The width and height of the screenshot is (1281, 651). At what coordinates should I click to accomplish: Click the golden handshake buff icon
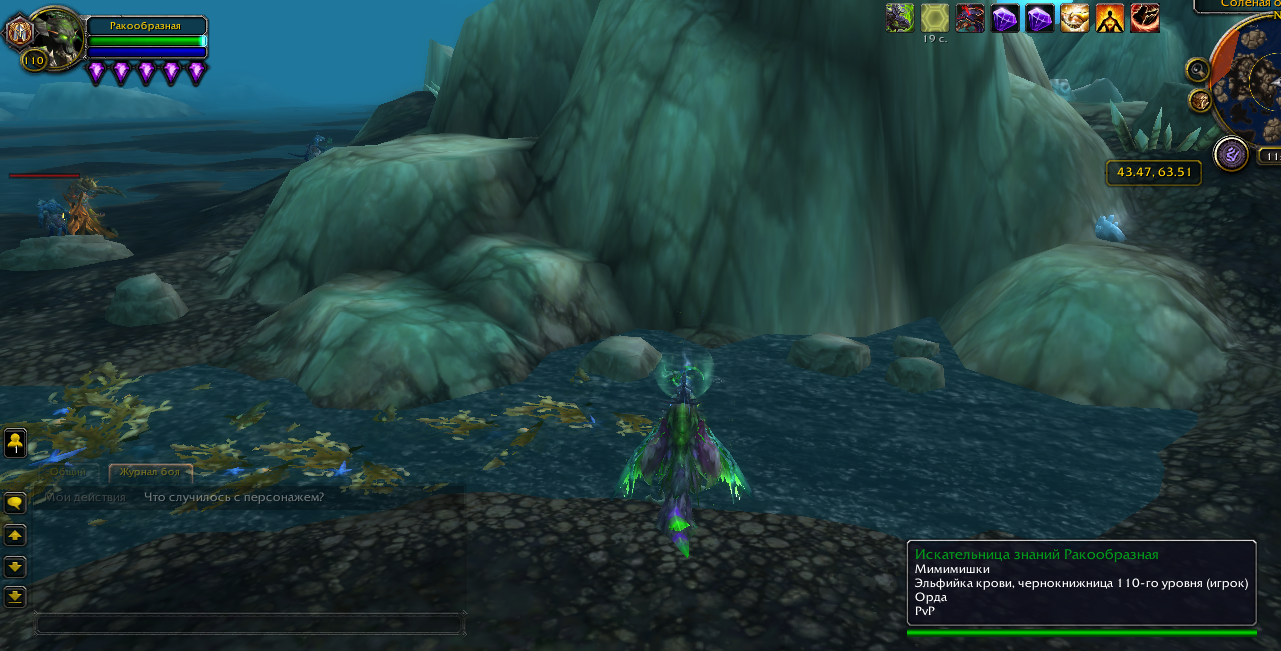(1075, 17)
